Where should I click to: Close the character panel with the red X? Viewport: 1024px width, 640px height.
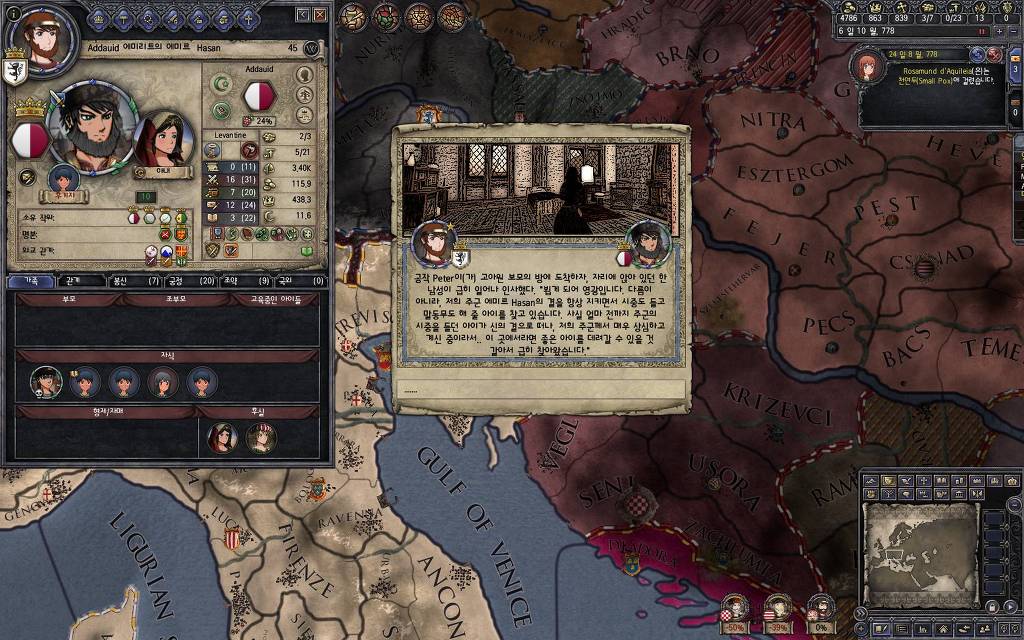320,15
